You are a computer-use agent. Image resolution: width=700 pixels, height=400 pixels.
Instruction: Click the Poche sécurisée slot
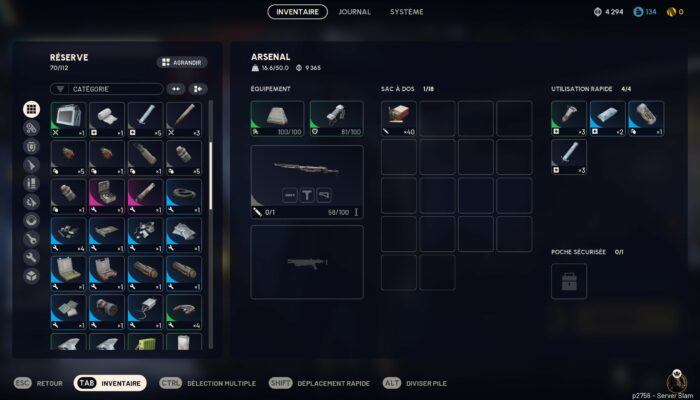point(568,281)
